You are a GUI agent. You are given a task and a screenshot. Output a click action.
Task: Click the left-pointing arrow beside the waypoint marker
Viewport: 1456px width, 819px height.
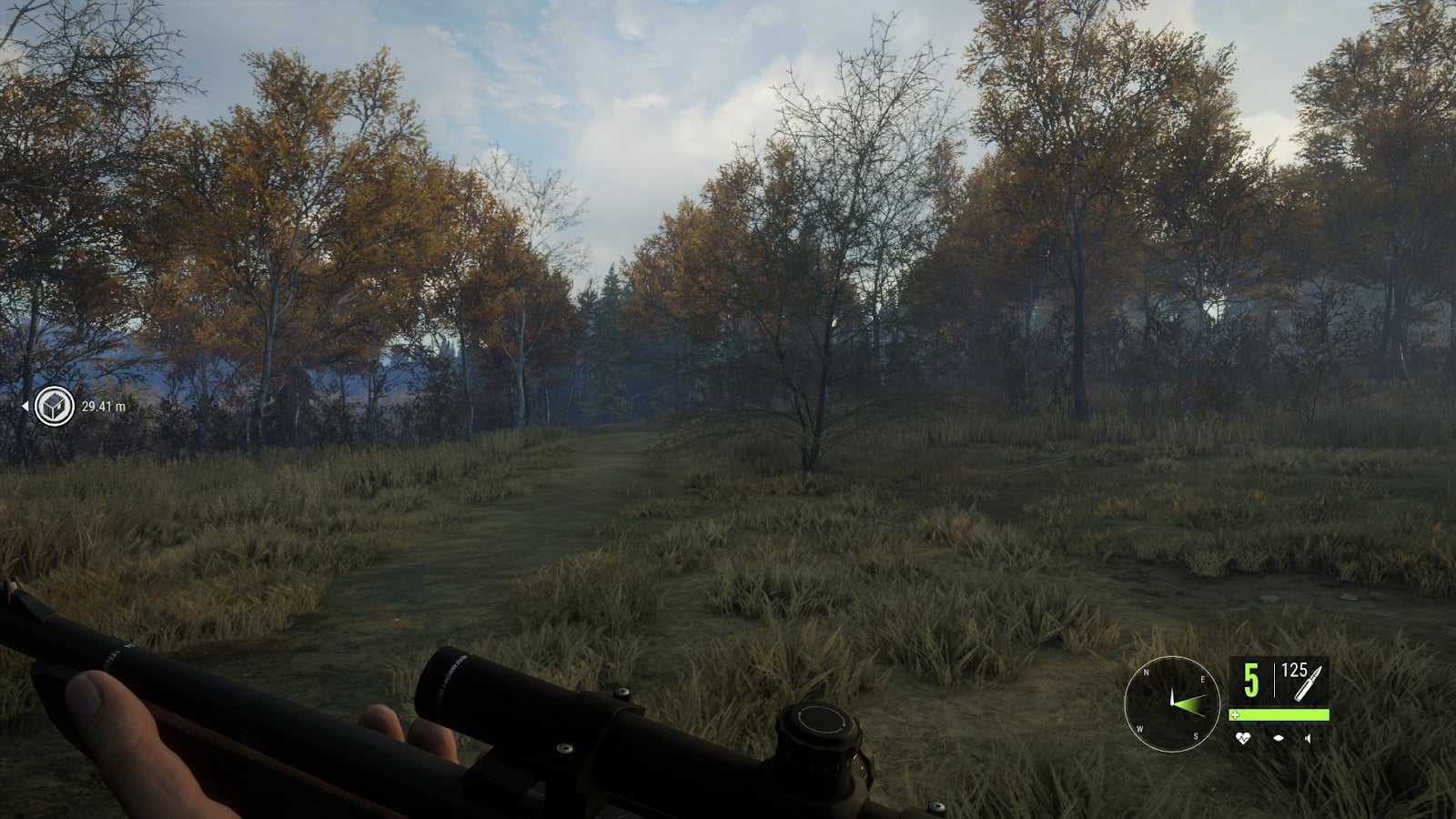(x=25, y=406)
